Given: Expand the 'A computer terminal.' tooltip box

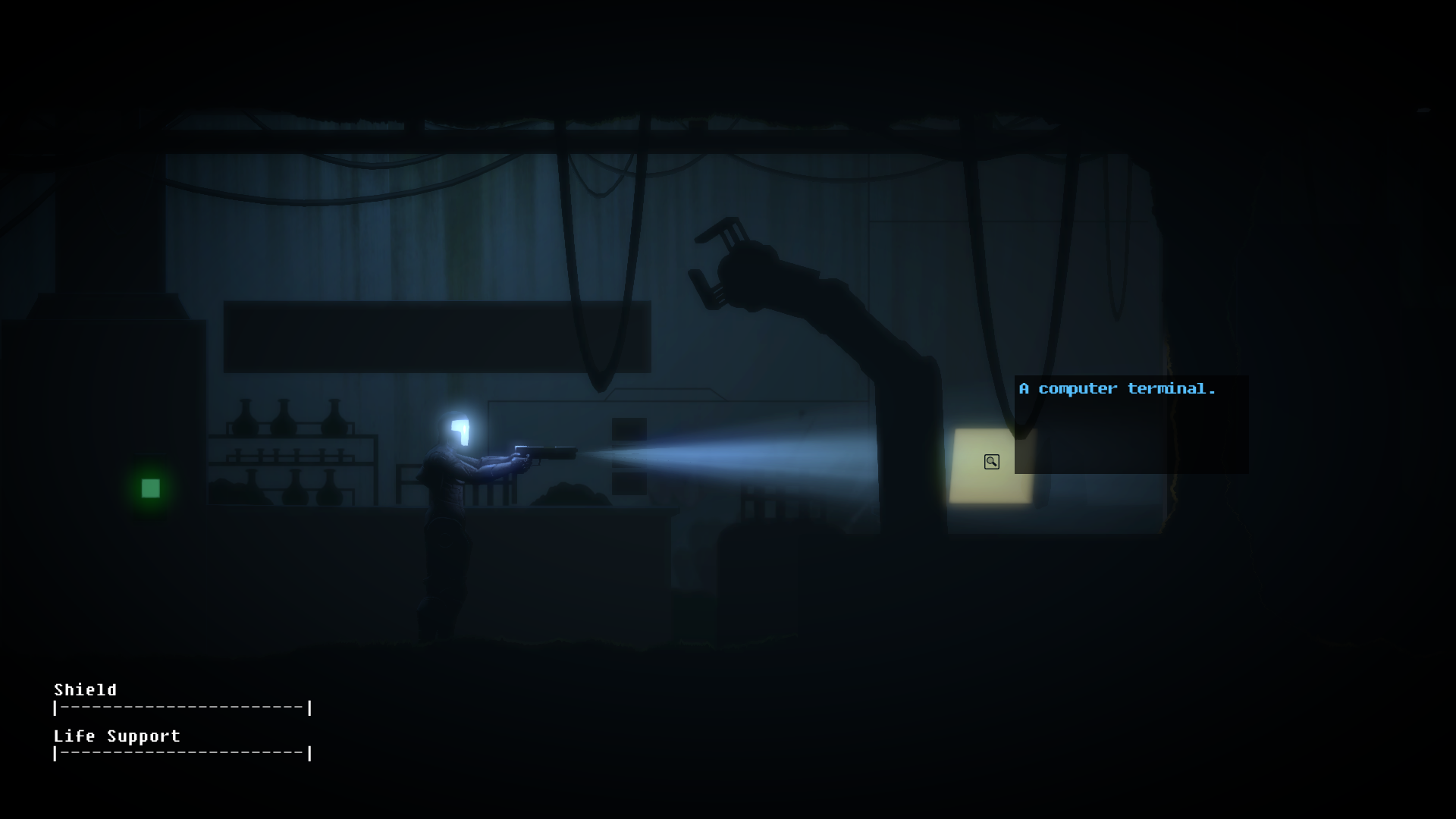Looking at the screenshot, I should 1131,425.
